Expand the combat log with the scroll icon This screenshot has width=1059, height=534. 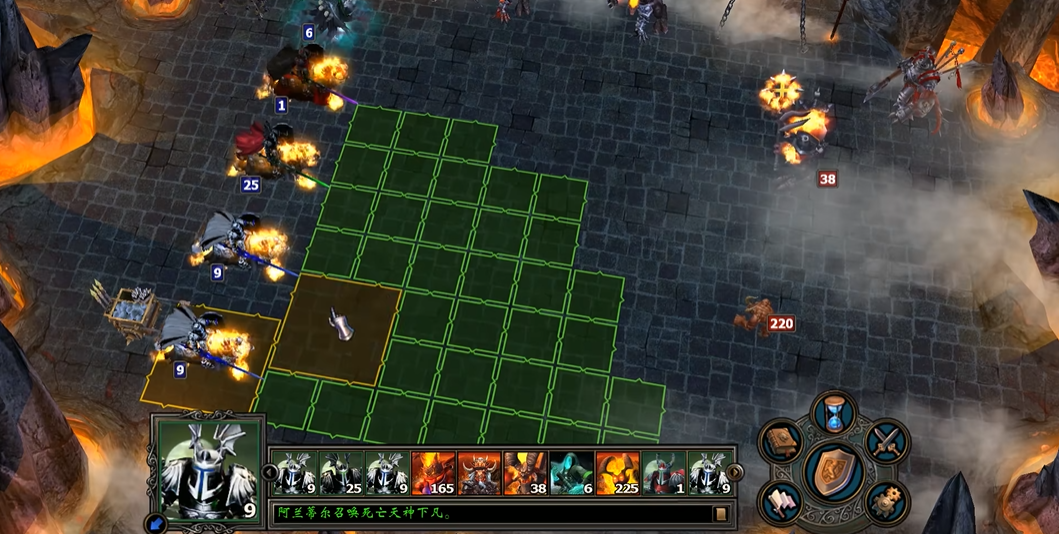[720, 514]
